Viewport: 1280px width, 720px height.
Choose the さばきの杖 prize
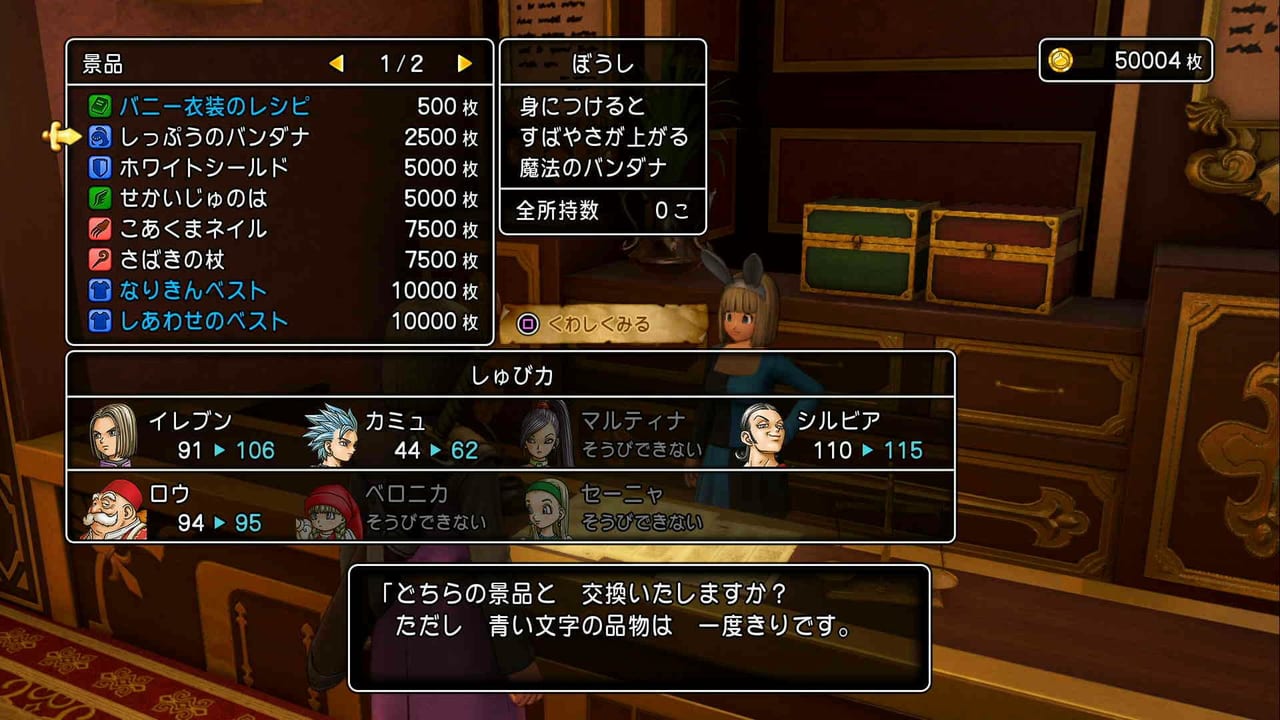point(172,260)
